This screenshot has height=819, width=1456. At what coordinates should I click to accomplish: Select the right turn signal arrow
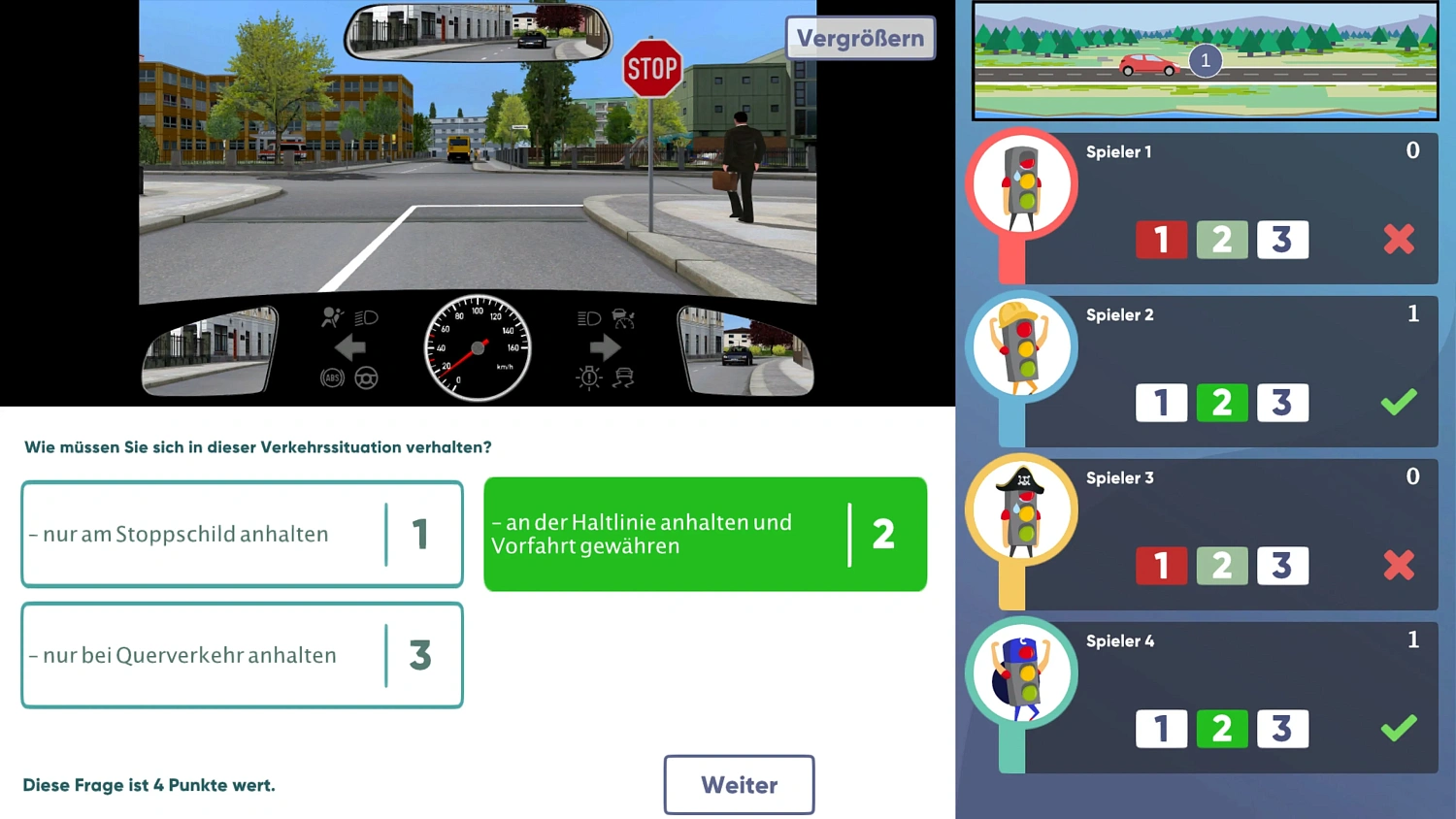pos(606,346)
